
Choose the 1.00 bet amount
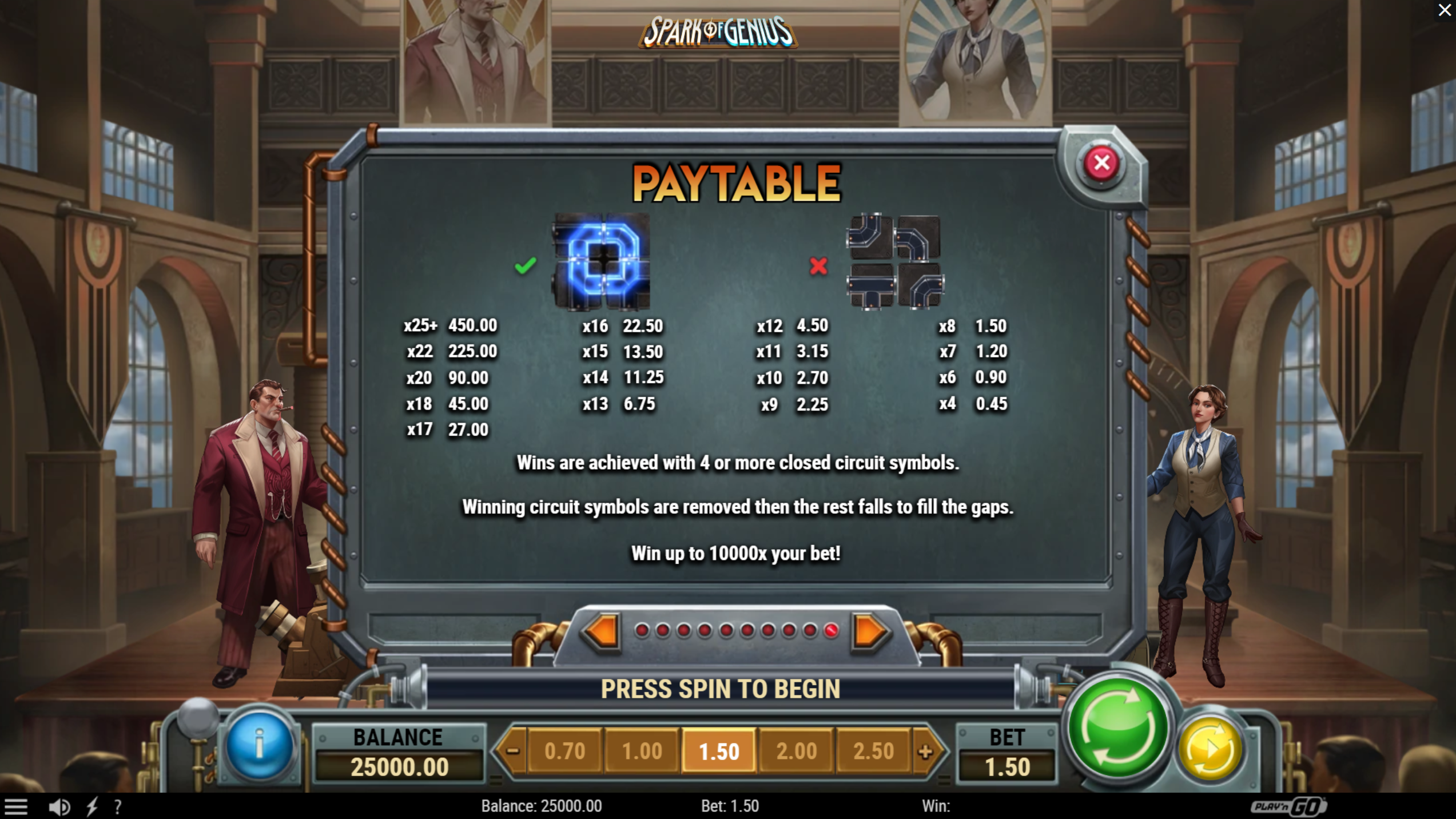coord(642,751)
